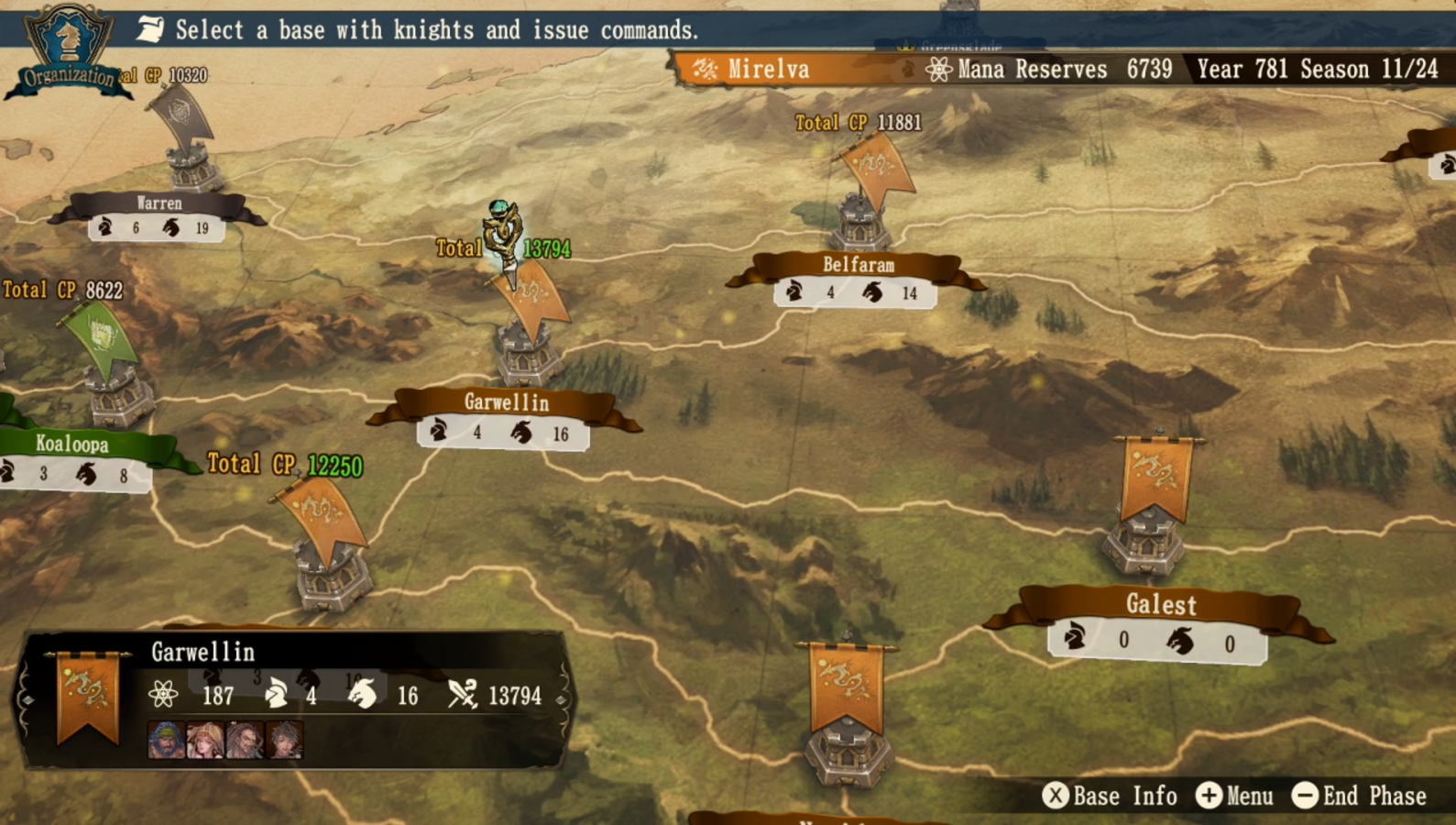Select the Warren base nameplate
Screen dimensions: 1456x825
click(159, 203)
